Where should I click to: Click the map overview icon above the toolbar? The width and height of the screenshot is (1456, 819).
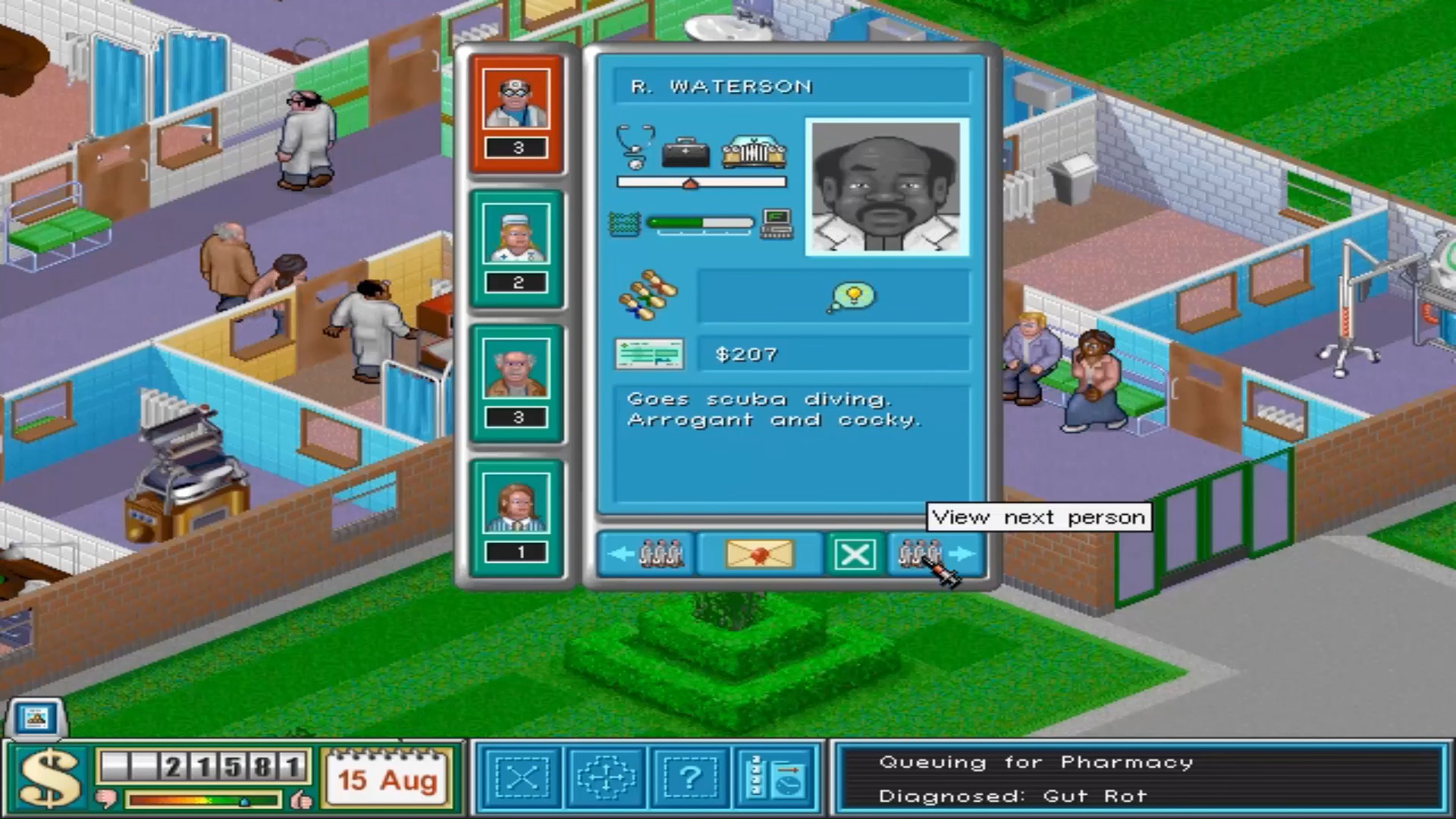(35, 719)
